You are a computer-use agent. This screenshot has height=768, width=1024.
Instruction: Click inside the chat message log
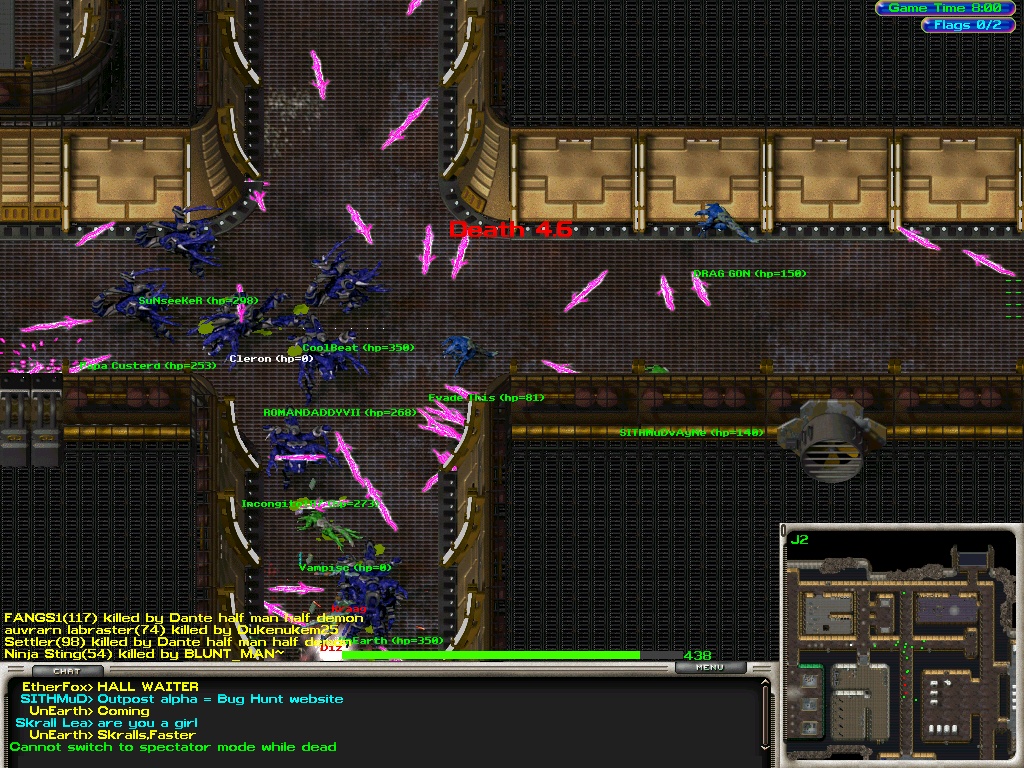380,722
